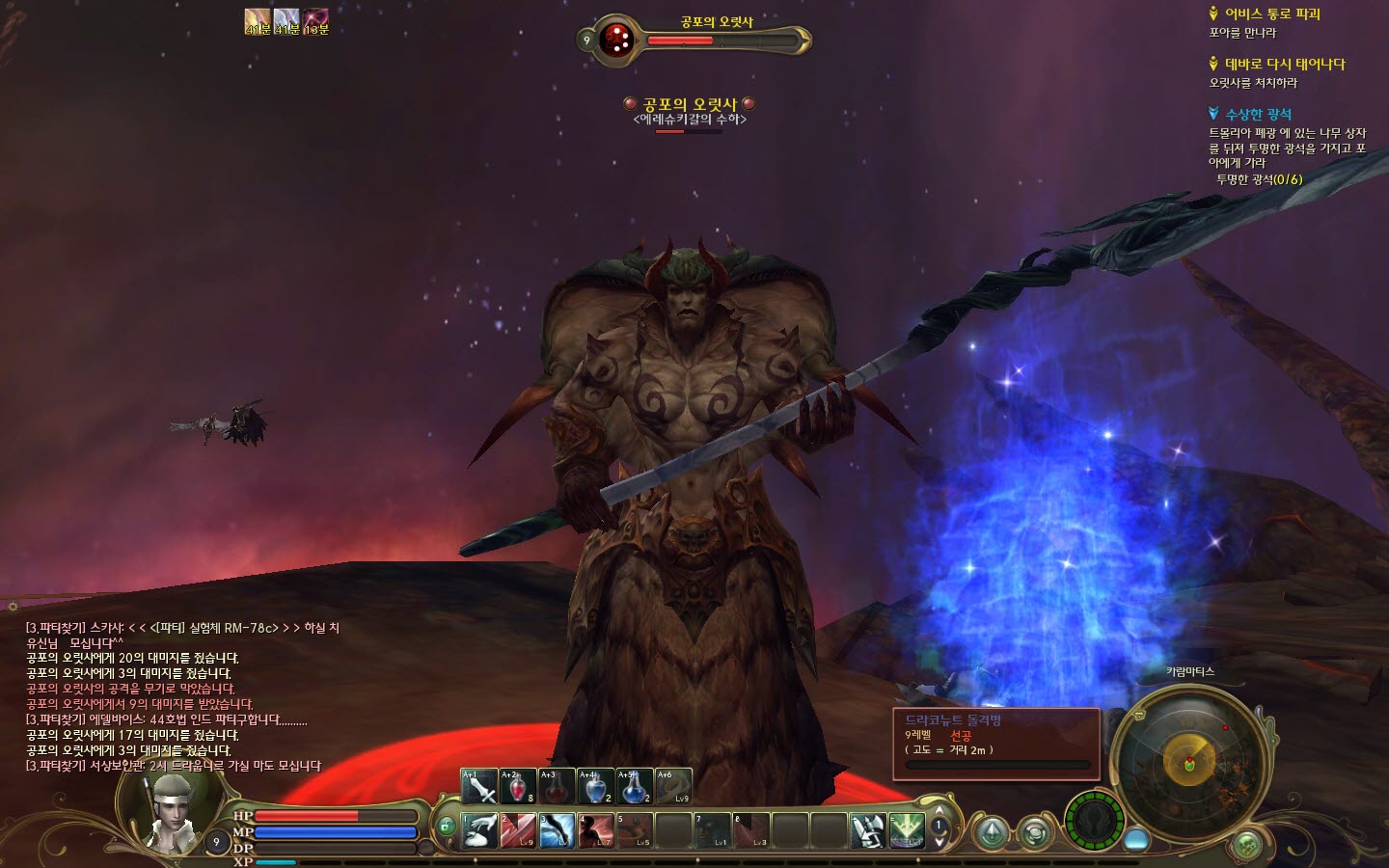
Task: Activate the sword icon in quickslot A+1
Action: point(479,786)
